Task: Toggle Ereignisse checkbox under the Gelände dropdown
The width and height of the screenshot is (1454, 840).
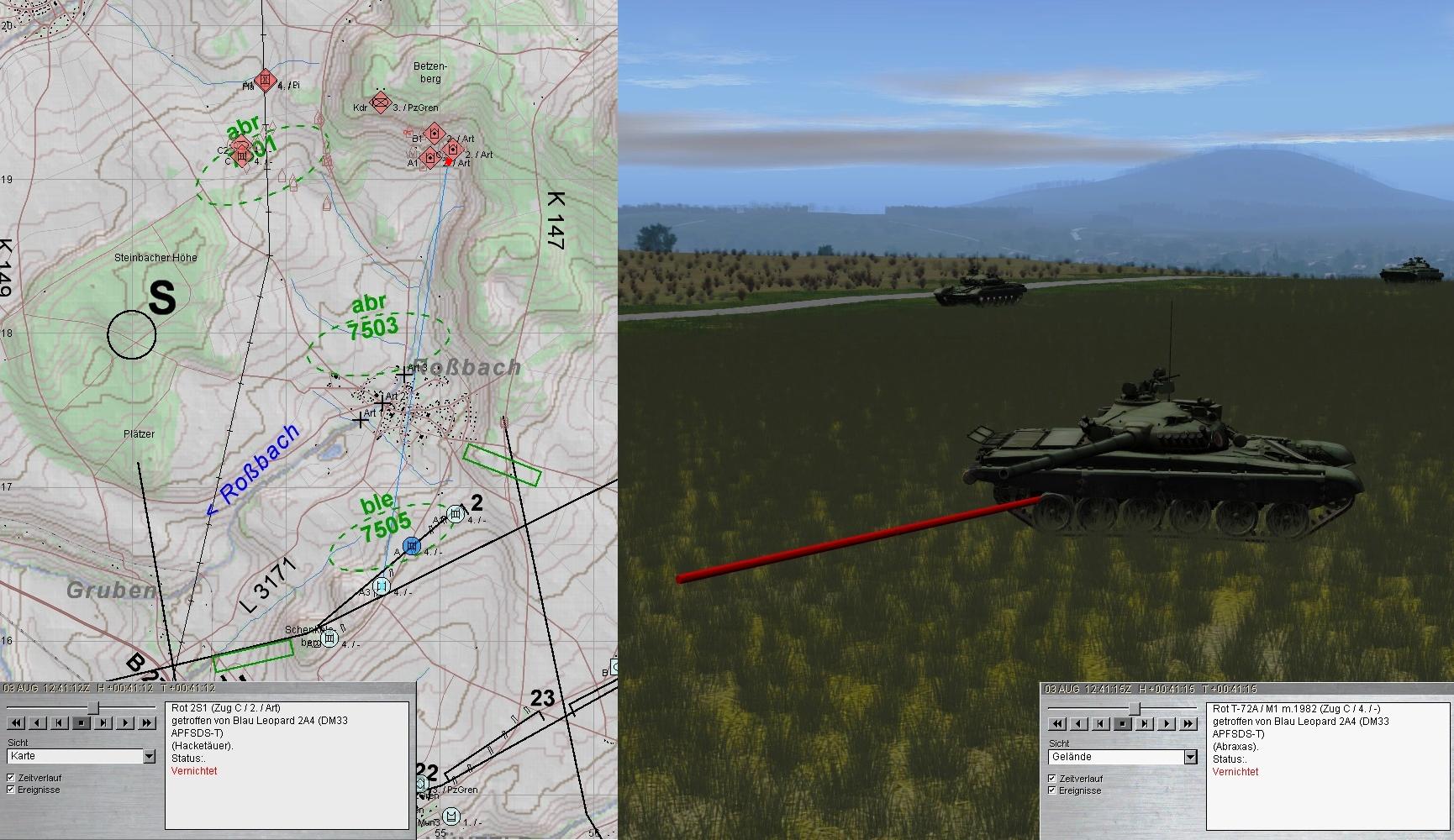Action: pyautogui.click(x=1052, y=790)
